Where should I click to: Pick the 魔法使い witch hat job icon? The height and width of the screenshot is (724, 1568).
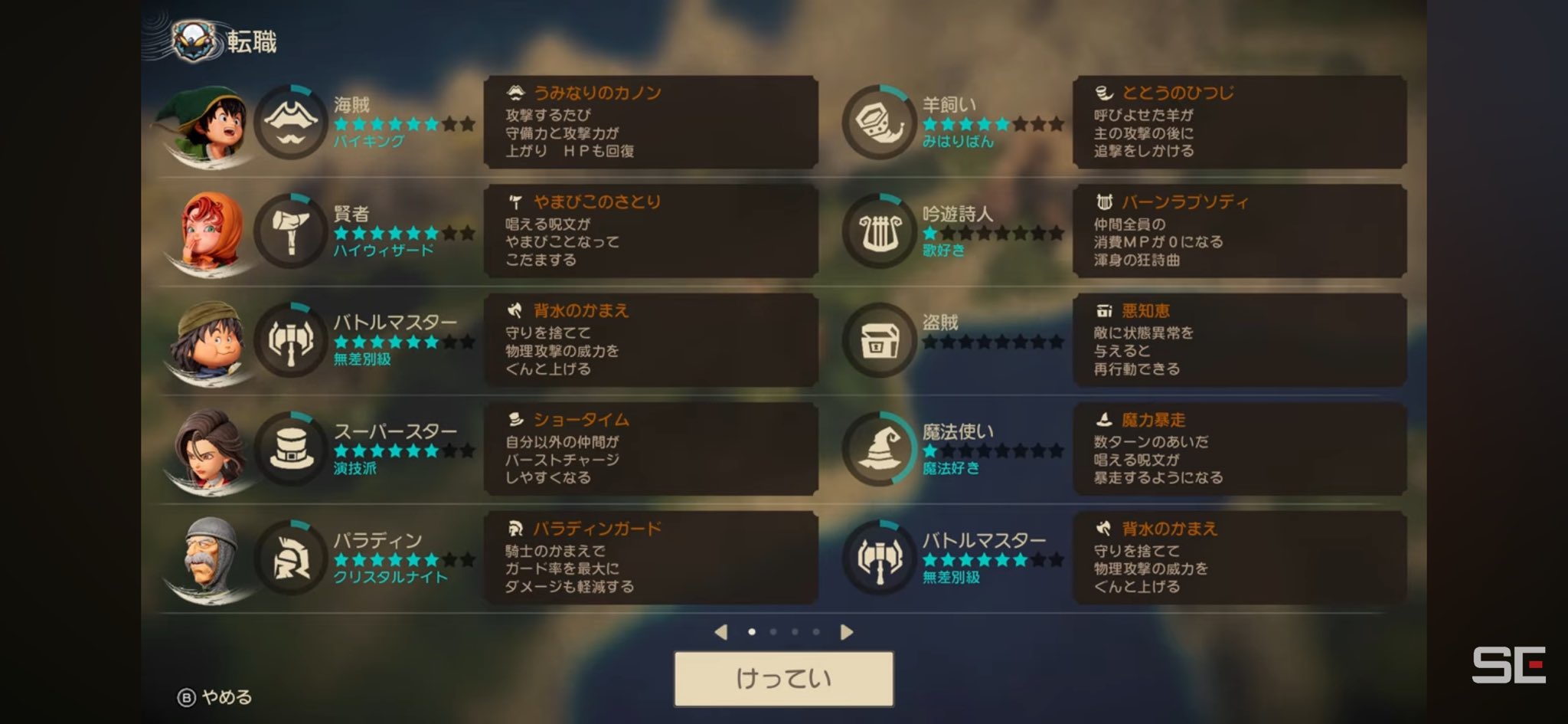pyautogui.click(x=879, y=449)
